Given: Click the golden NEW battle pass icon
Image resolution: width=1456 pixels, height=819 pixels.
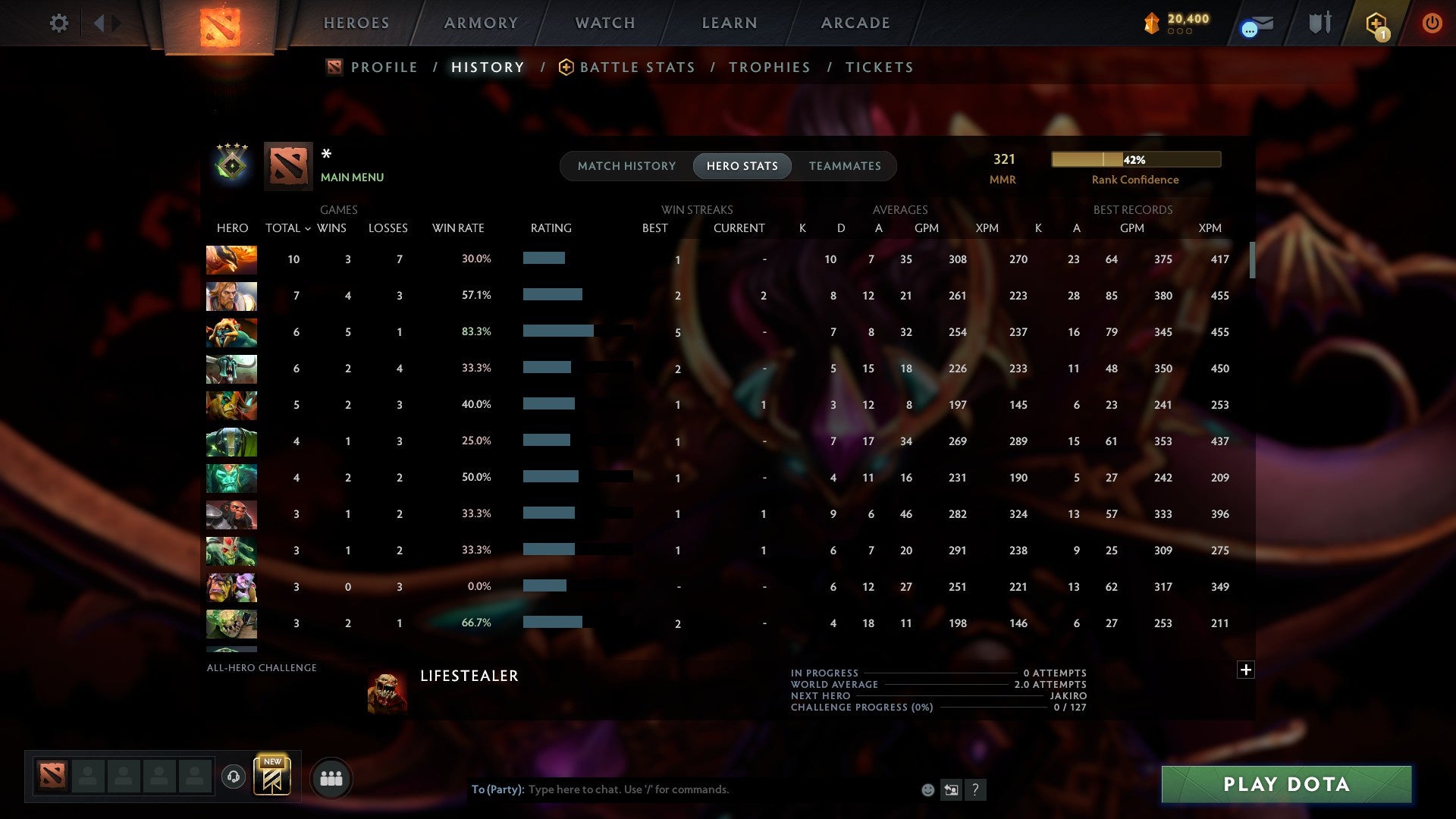Looking at the screenshot, I should tap(273, 777).
